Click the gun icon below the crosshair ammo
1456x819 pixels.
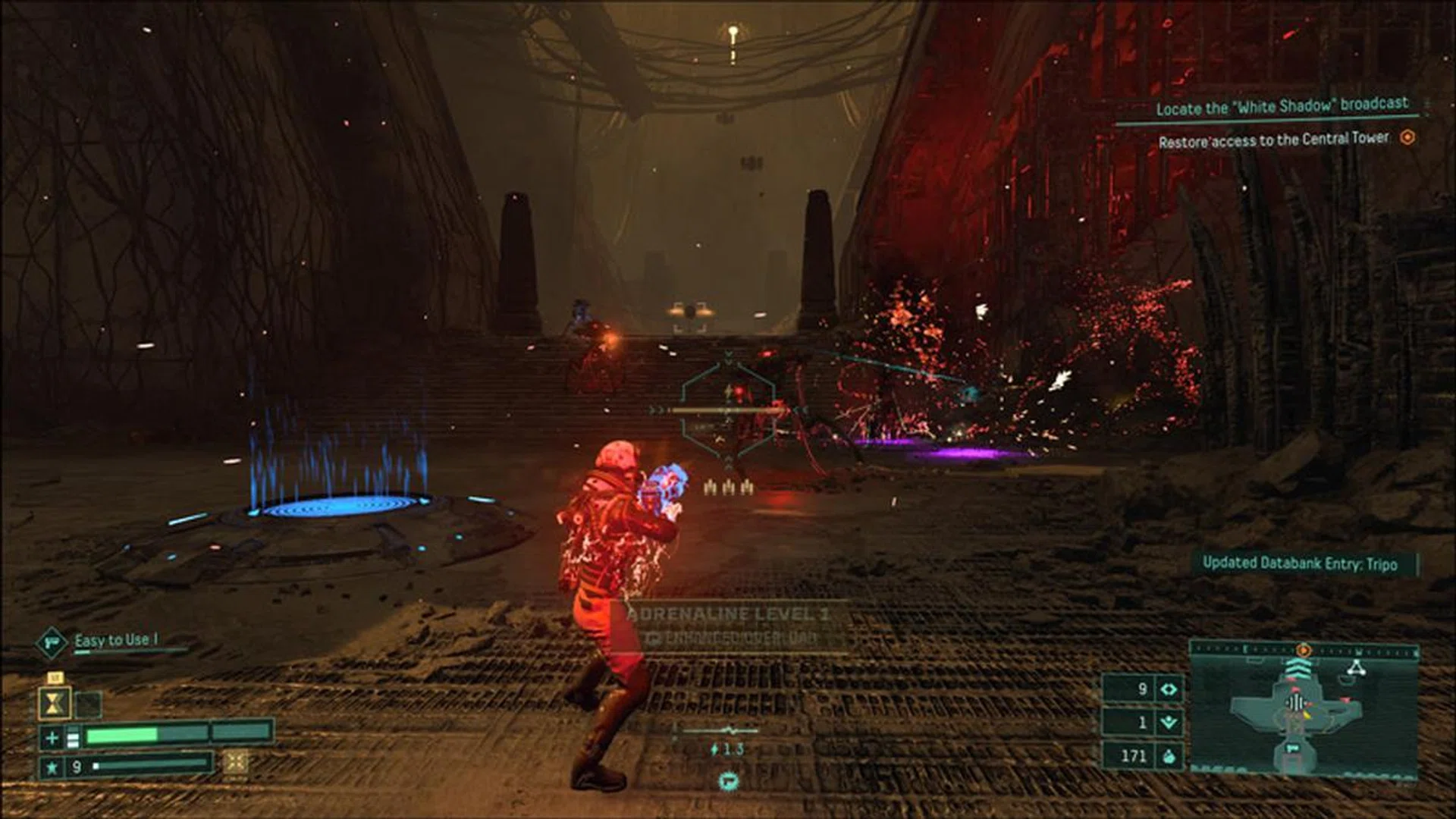728,780
